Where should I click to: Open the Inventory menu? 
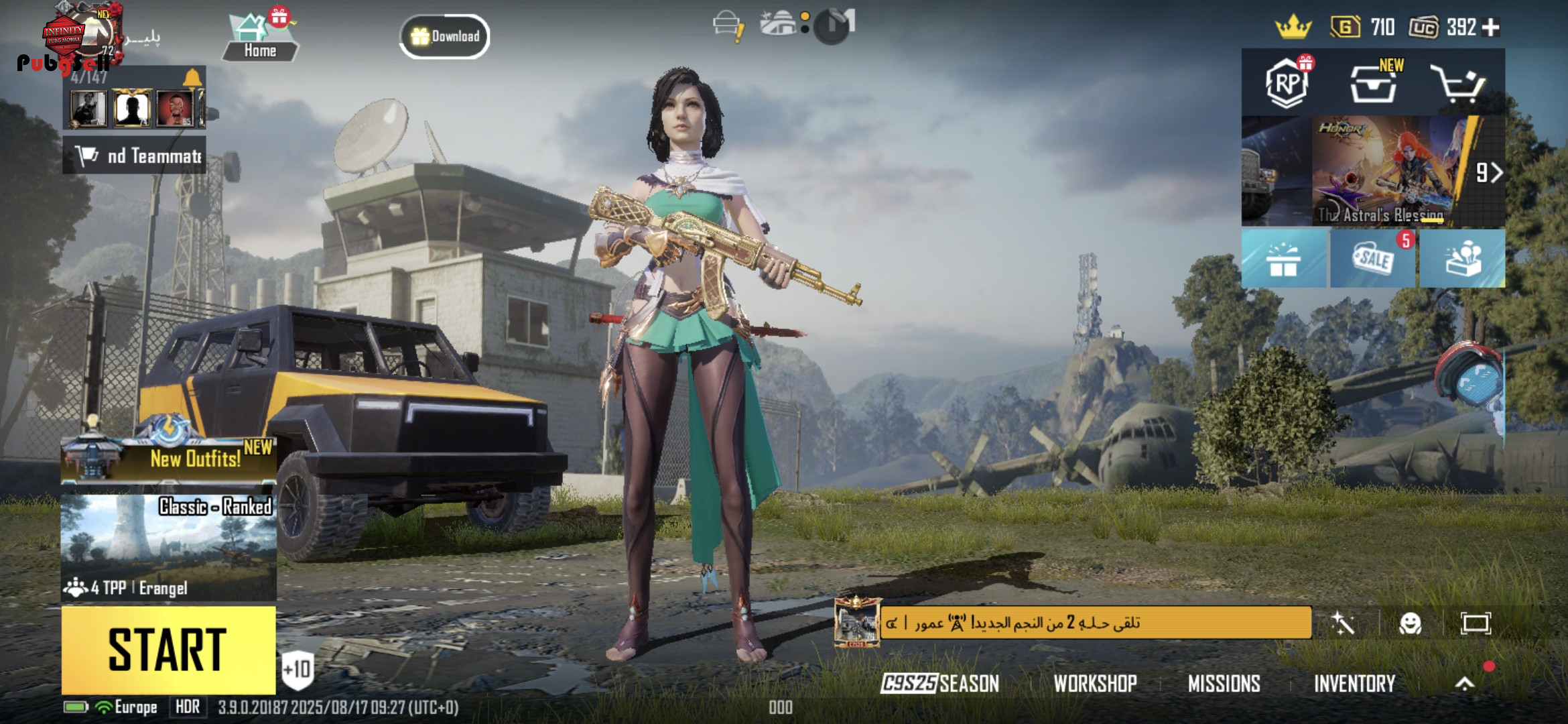click(1354, 683)
